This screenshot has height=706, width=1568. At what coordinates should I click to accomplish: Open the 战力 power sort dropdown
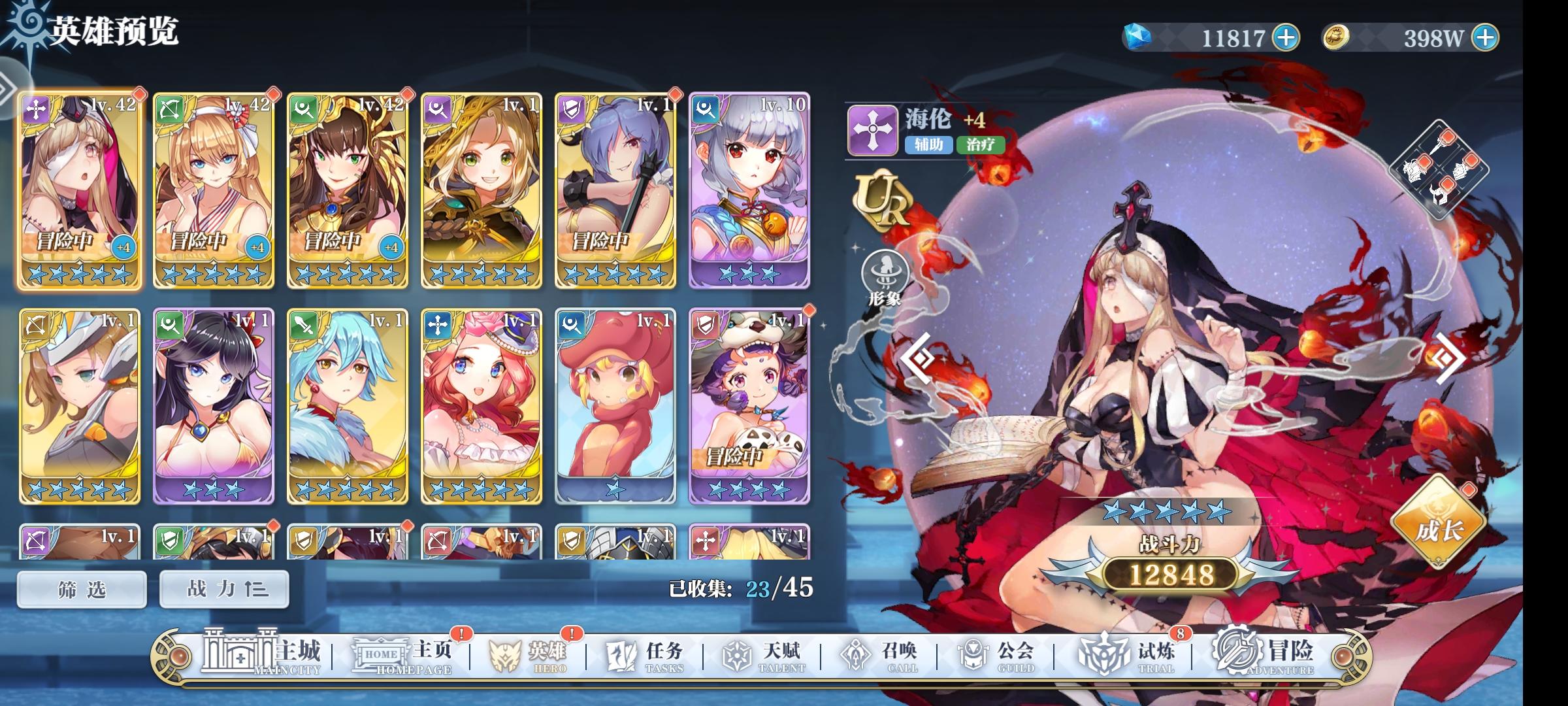[x=223, y=588]
